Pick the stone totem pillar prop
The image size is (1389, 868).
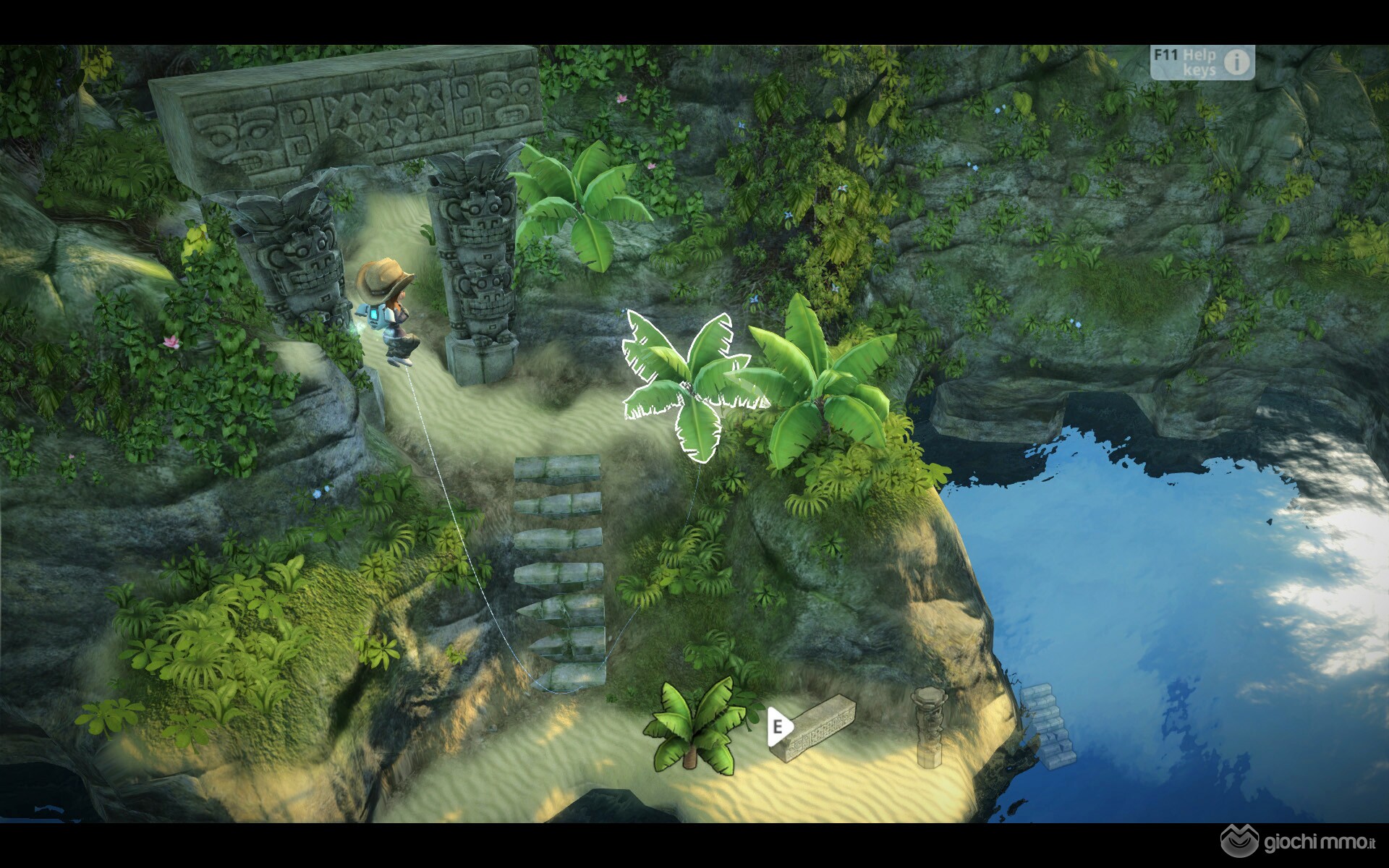(927, 726)
